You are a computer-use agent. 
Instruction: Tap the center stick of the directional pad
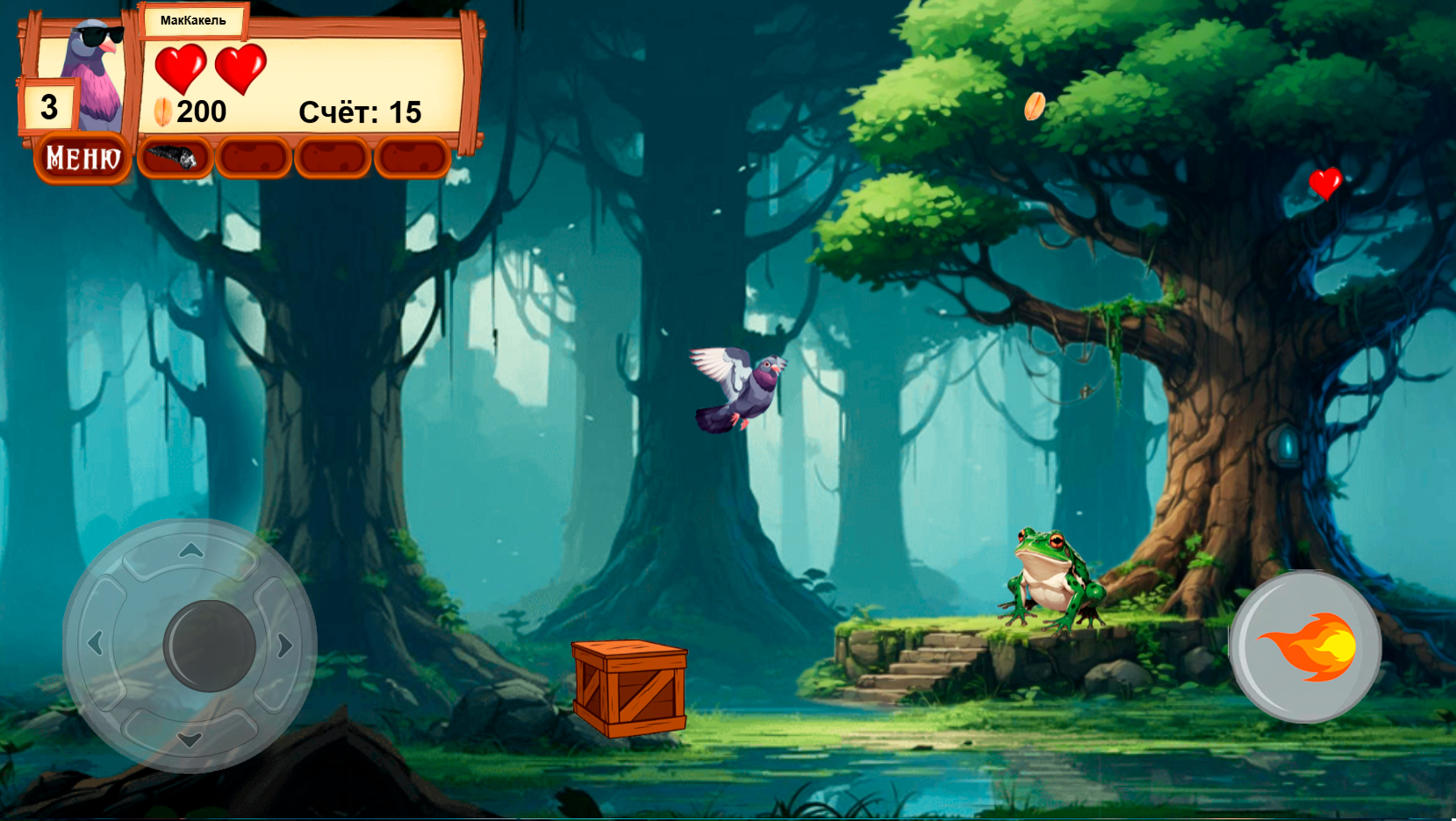tap(208, 645)
